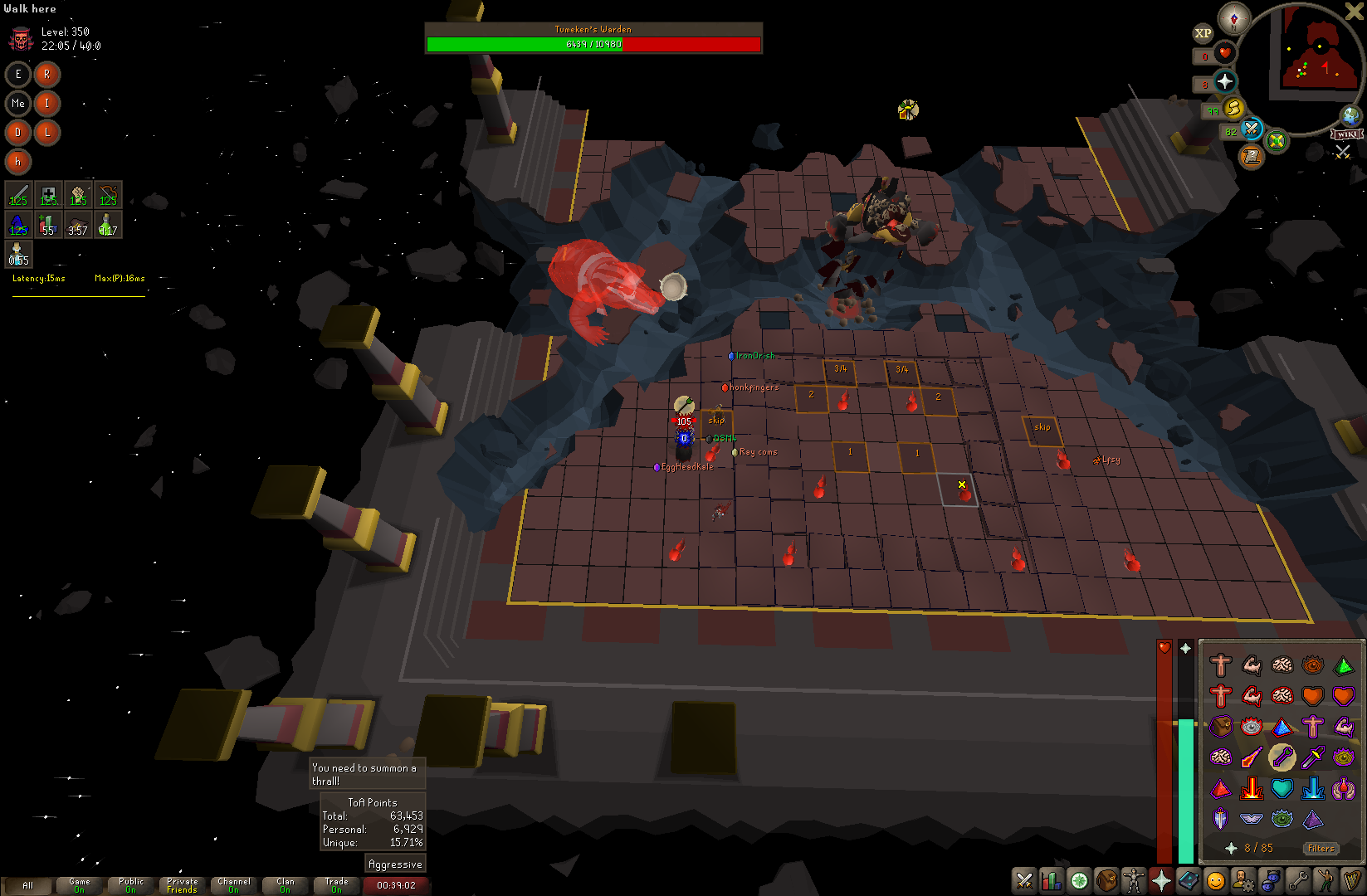Activate the Protect from Missiles prayer
This screenshot has width=1367, height=896.
[1282, 757]
